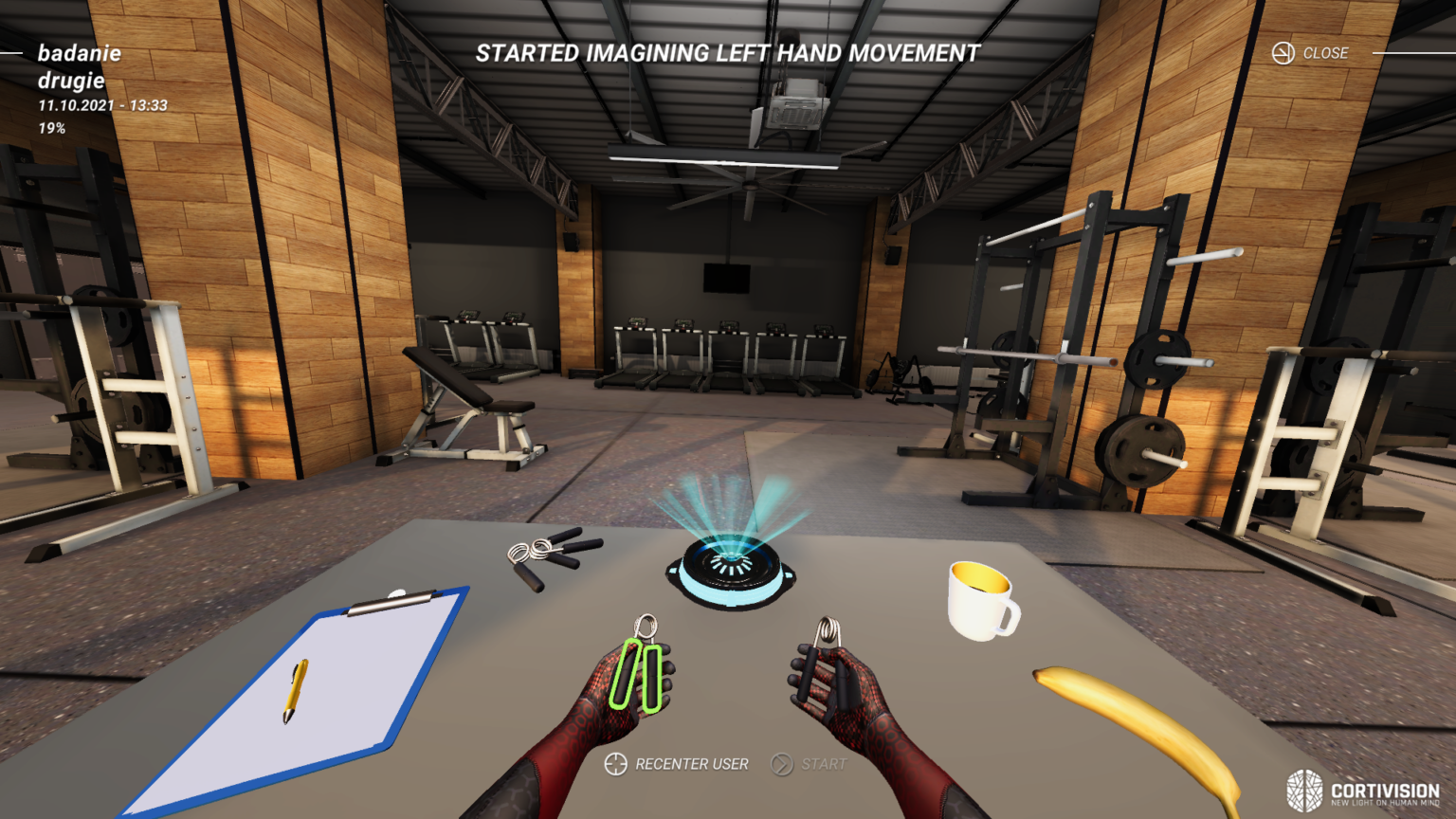Click the Recenter User crosshair icon

tap(617, 763)
